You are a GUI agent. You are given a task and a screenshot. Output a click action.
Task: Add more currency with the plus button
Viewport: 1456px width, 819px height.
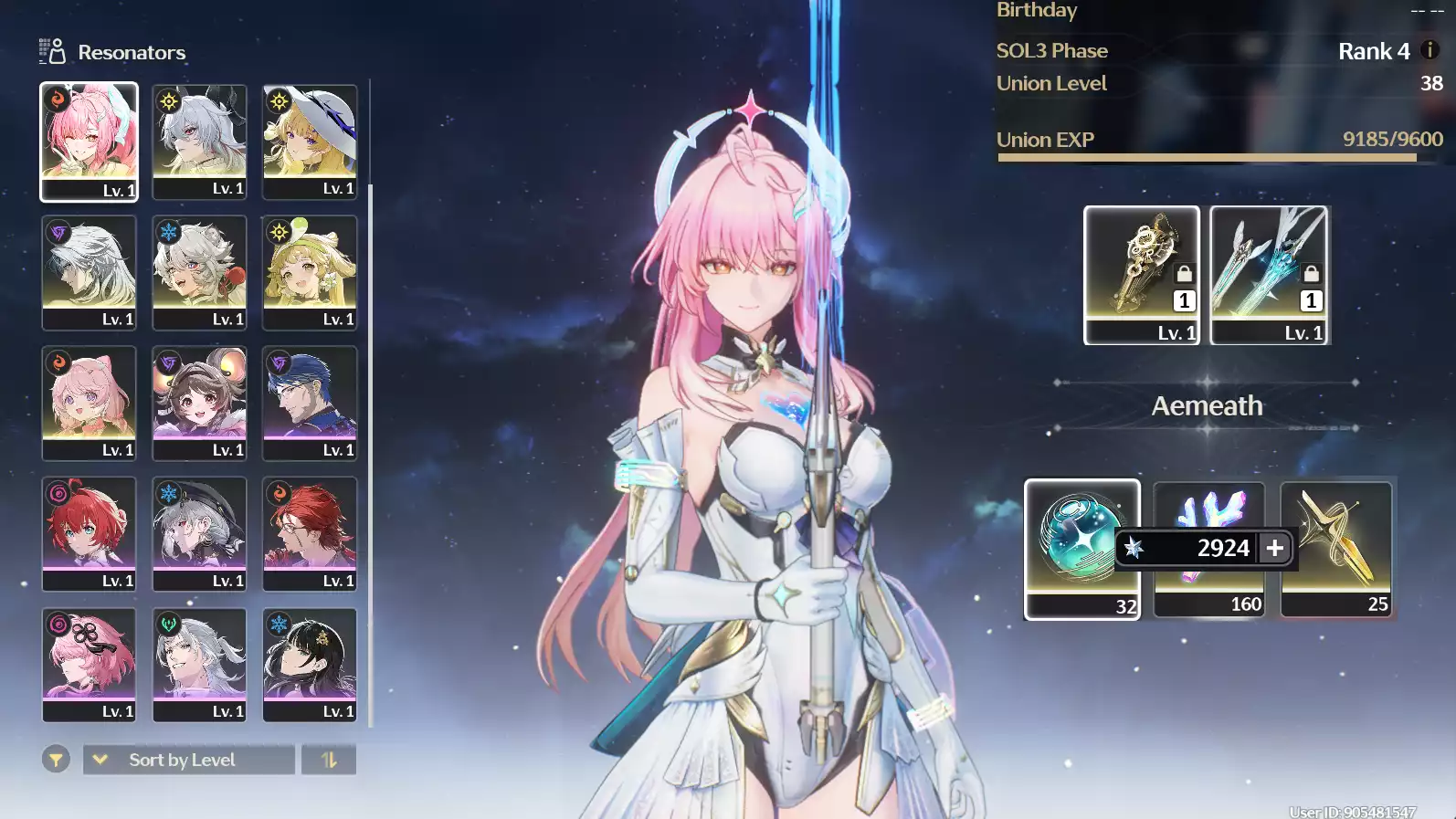(x=1275, y=548)
